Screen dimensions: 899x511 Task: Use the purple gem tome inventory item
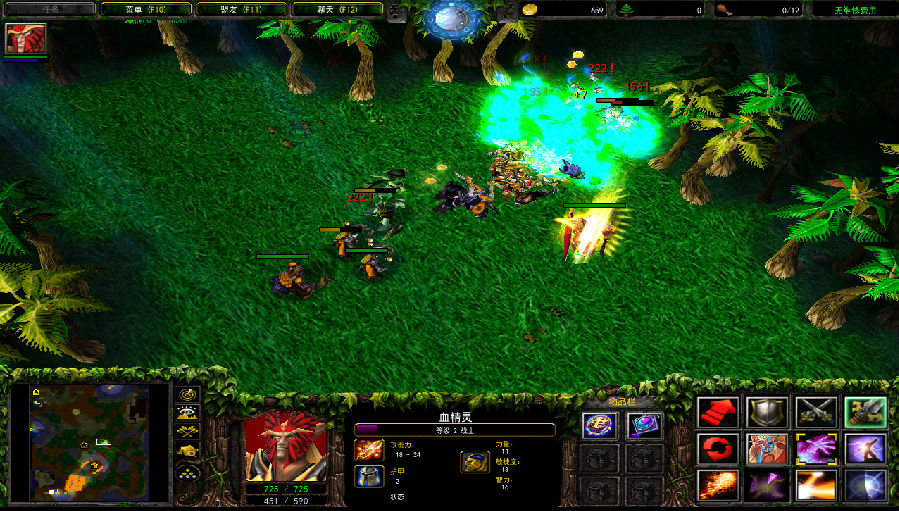(643, 426)
